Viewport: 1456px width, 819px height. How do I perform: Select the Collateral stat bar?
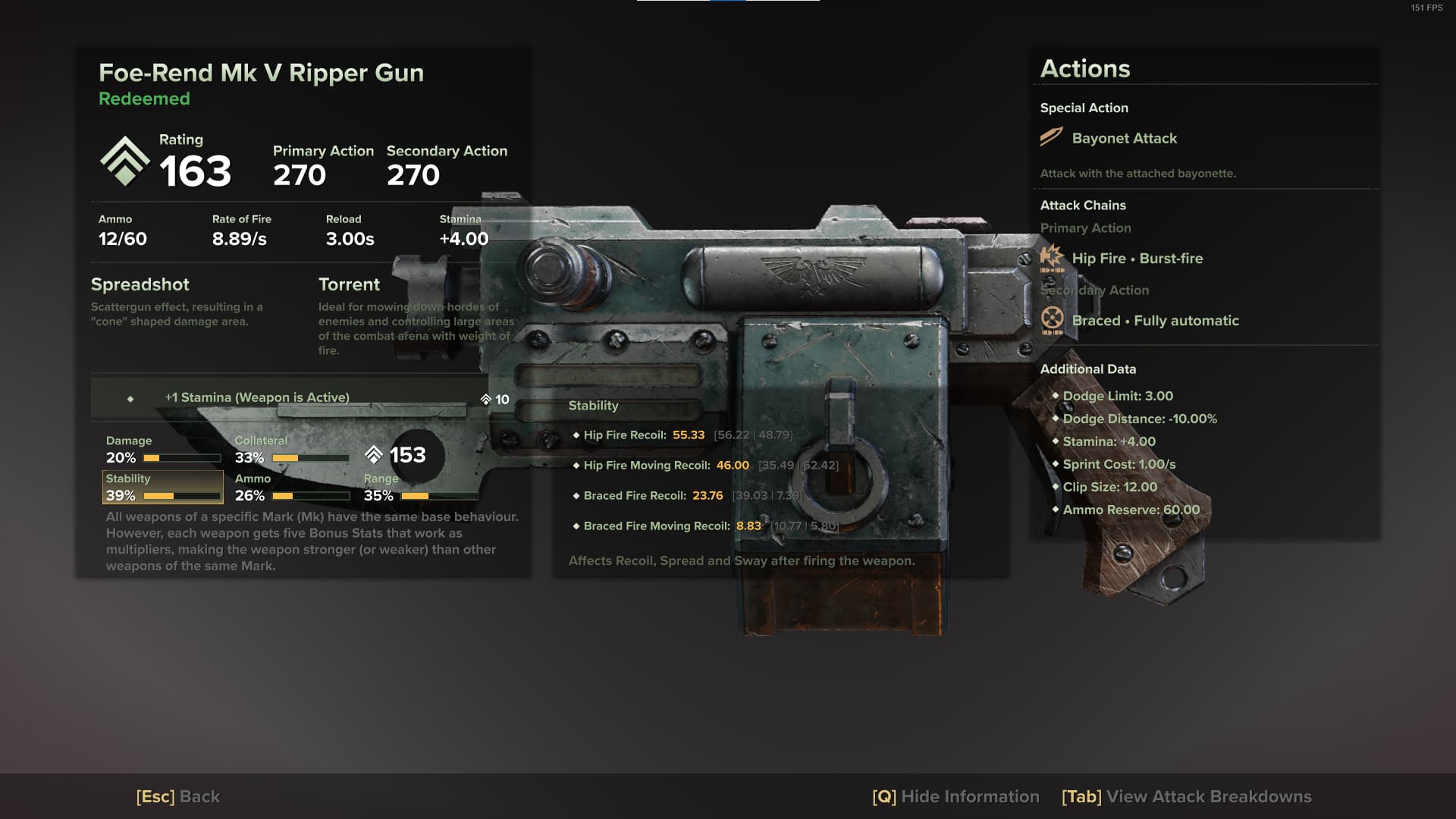[x=292, y=450]
